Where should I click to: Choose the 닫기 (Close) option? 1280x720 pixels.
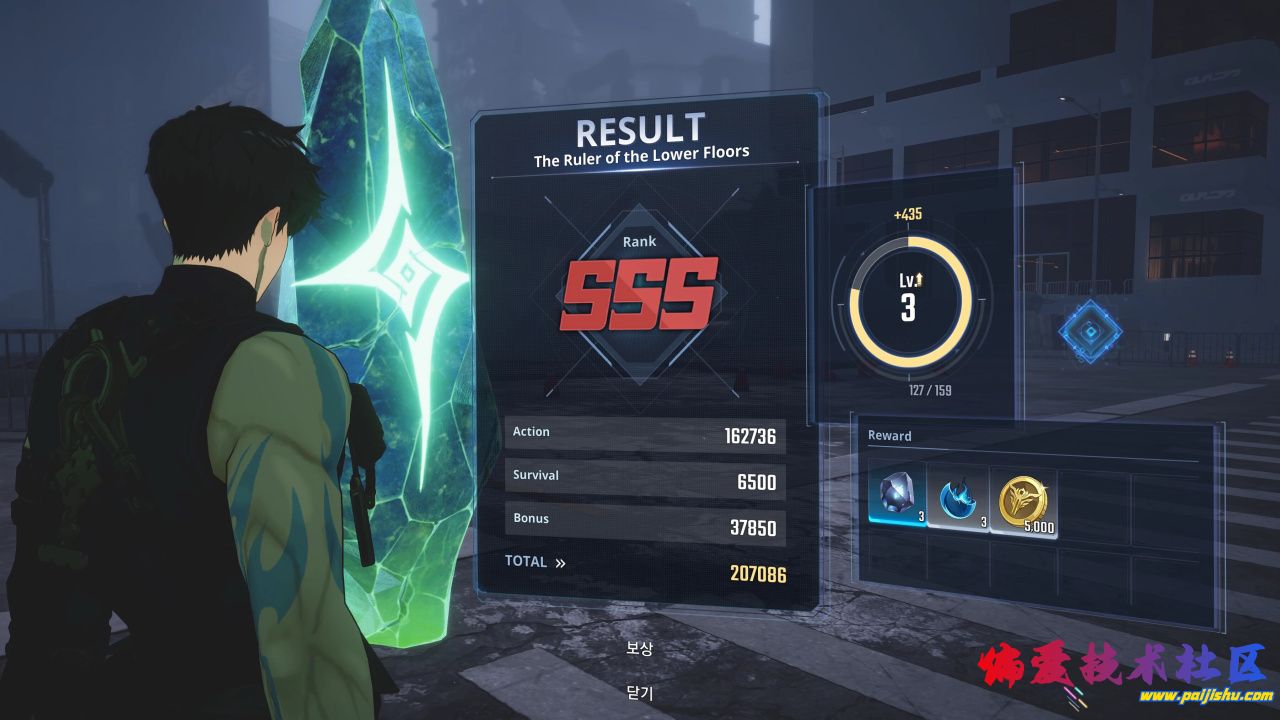pos(639,692)
